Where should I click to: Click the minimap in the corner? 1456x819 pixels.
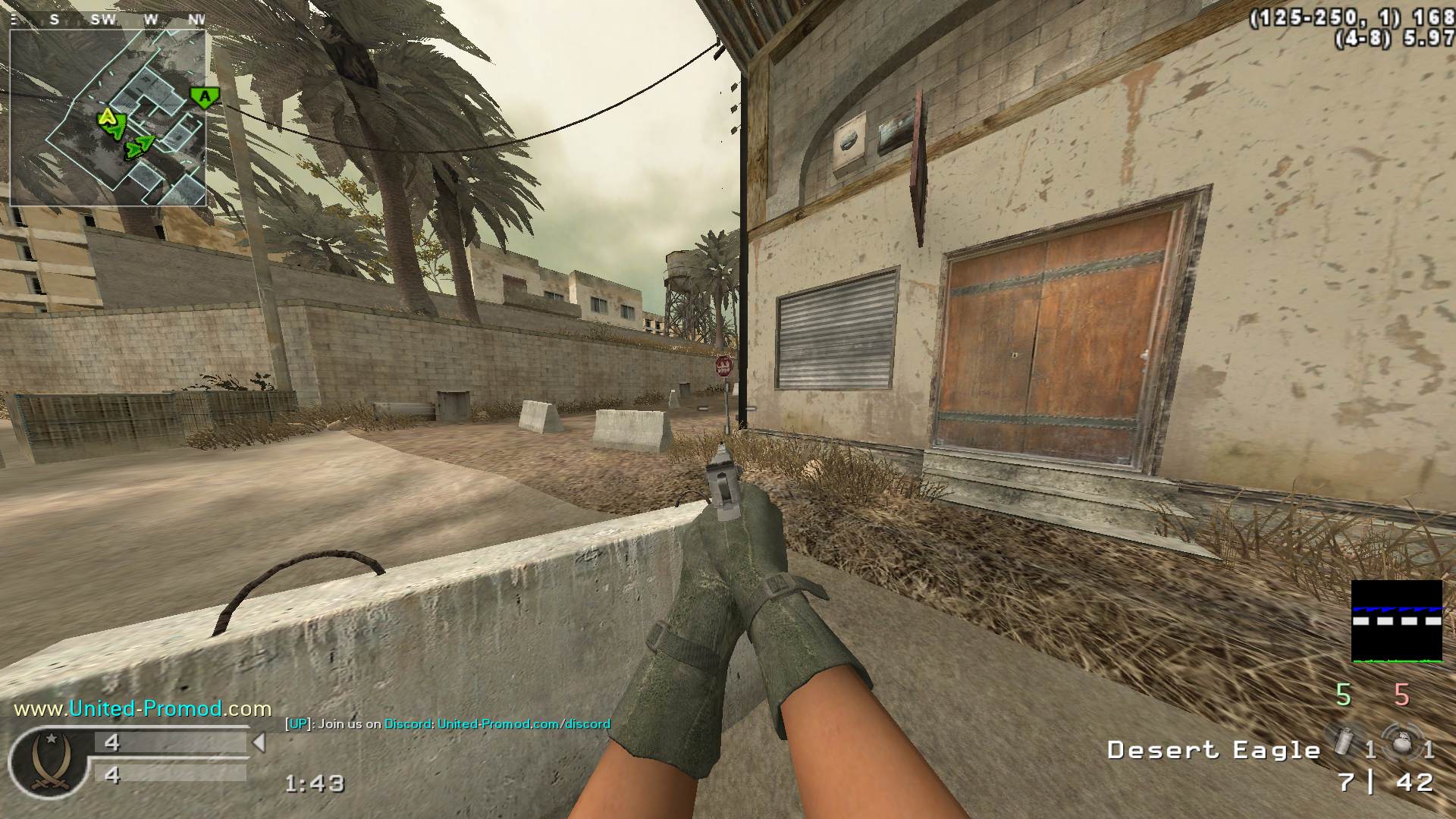pyautogui.click(x=108, y=118)
